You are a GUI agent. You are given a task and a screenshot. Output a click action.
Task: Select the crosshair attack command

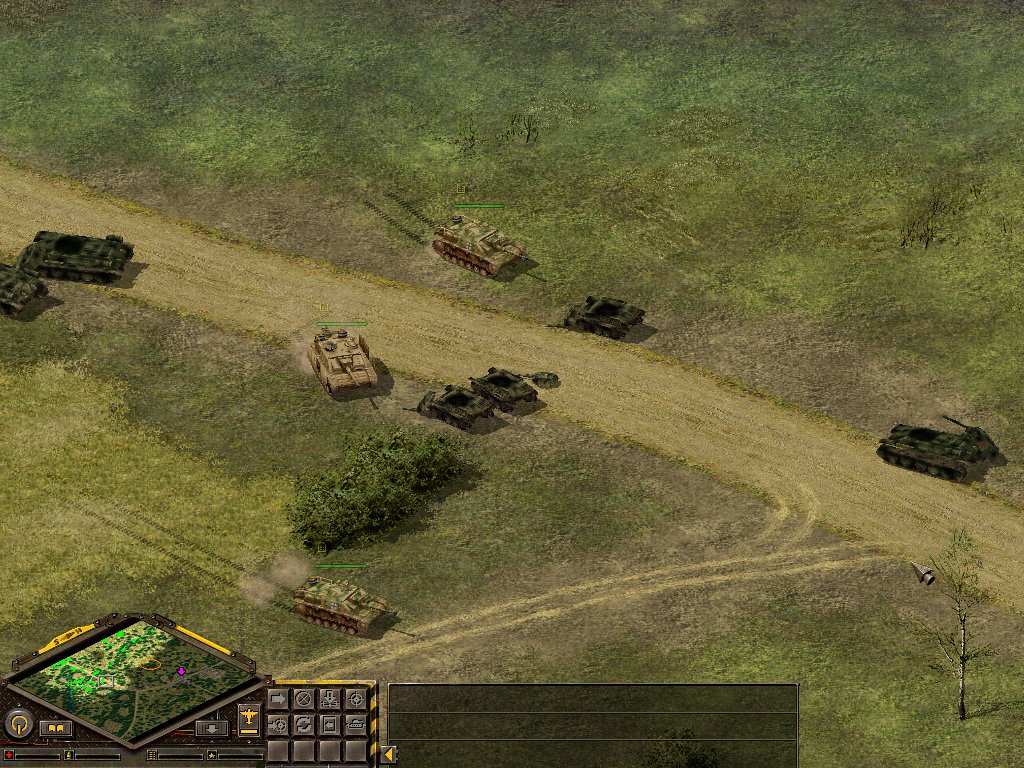click(x=356, y=699)
